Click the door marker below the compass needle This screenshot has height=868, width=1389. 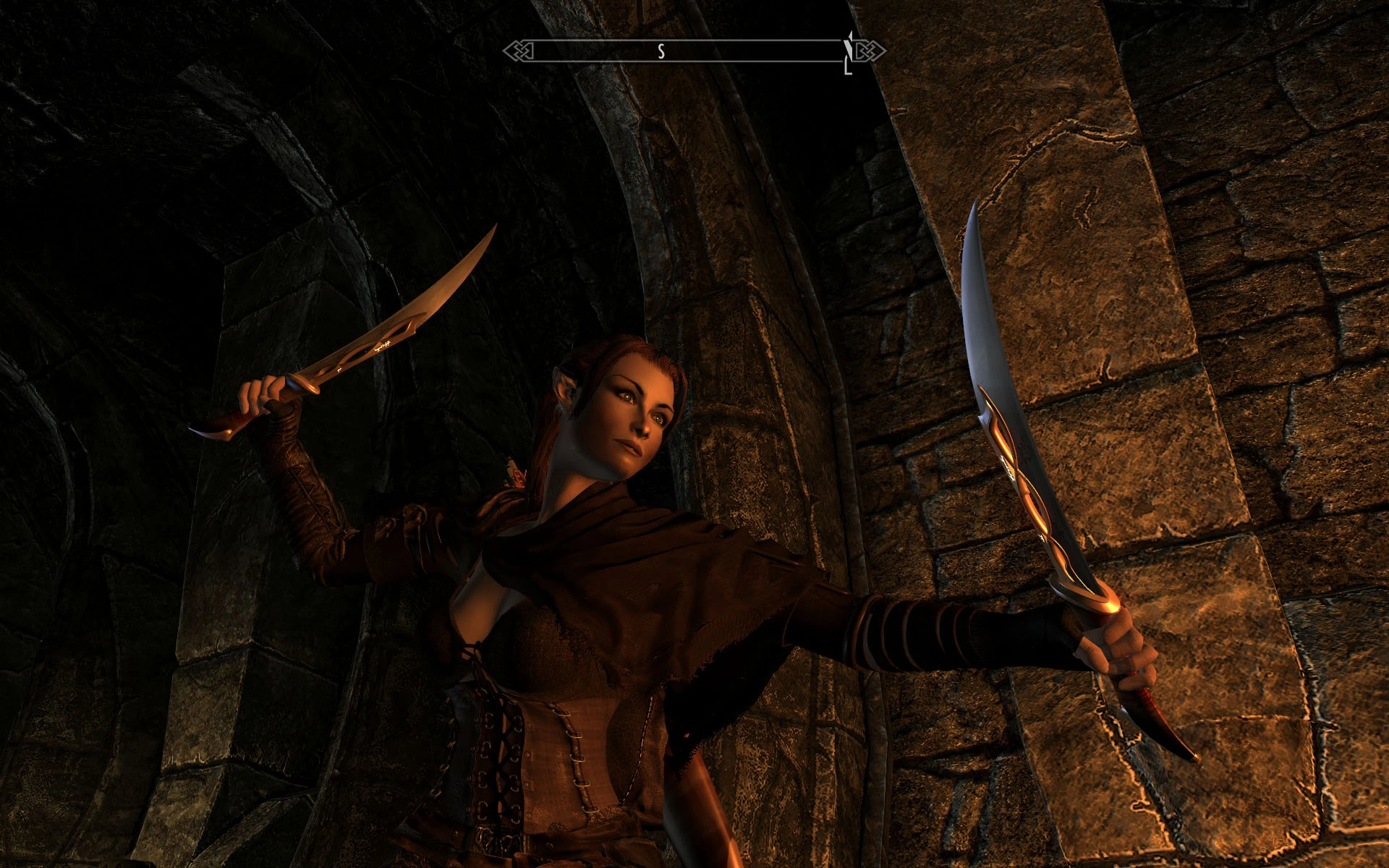pos(848,69)
